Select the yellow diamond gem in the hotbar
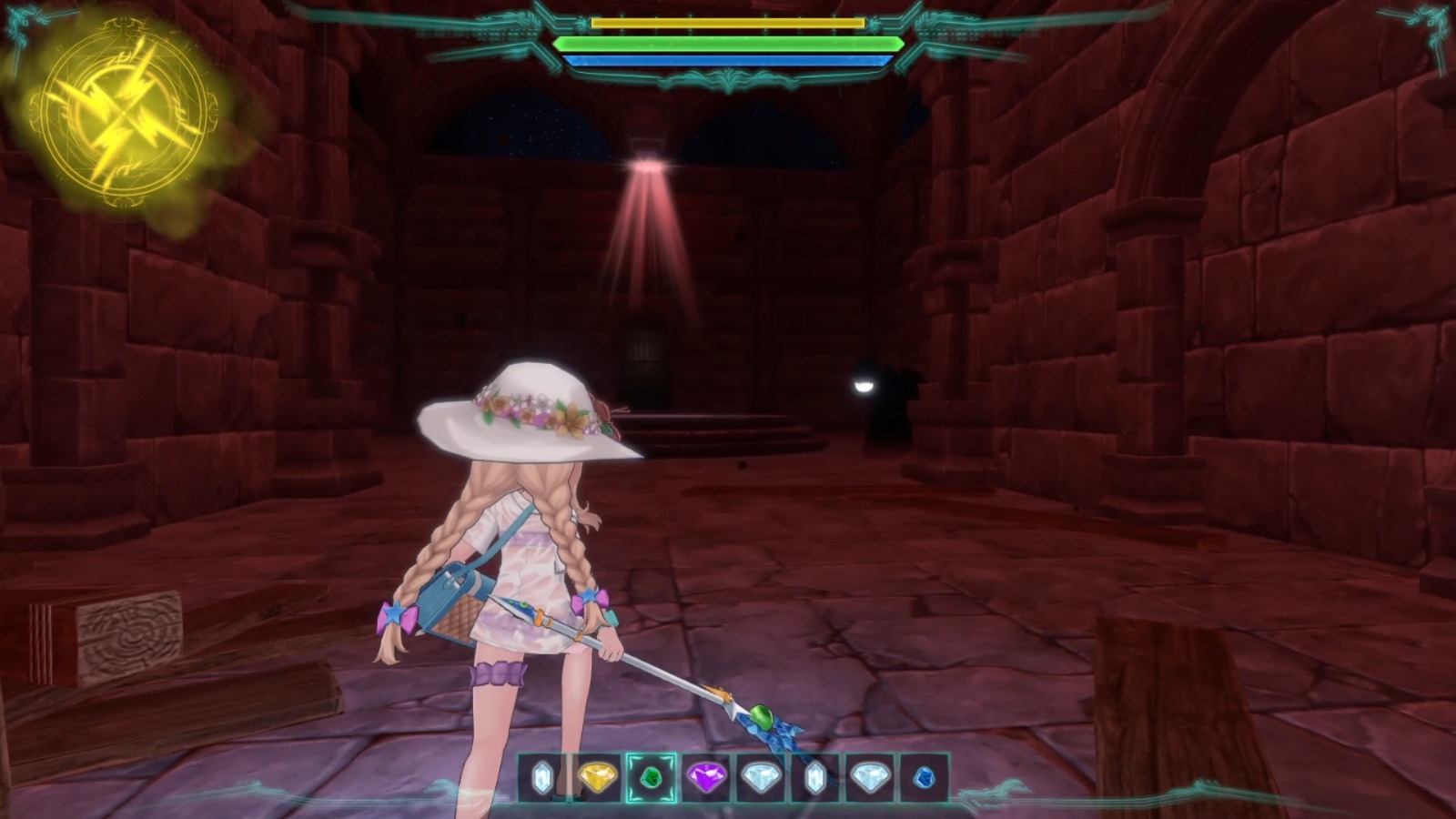 (x=598, y=778)
